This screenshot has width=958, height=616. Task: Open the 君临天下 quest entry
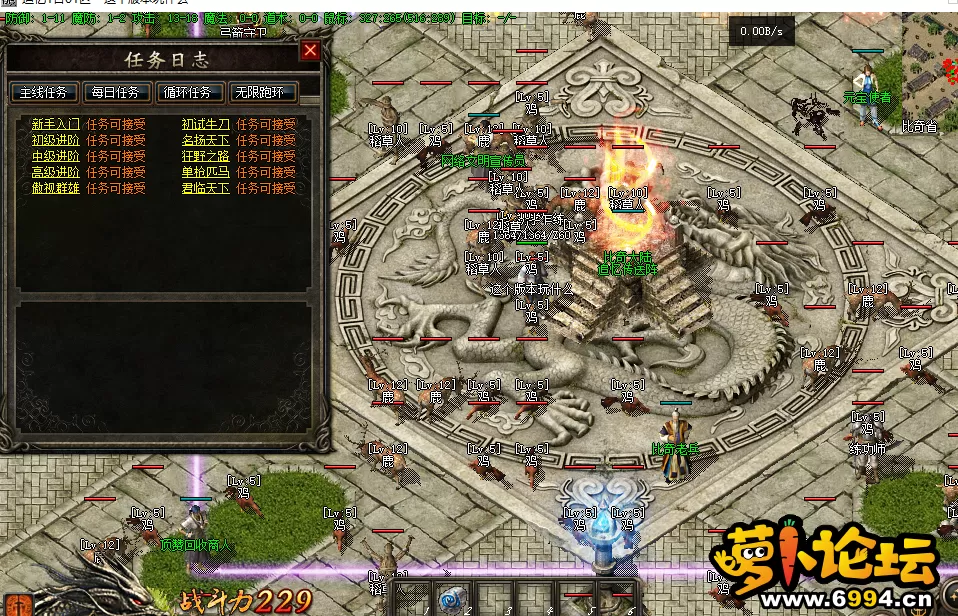pos(205,189)
